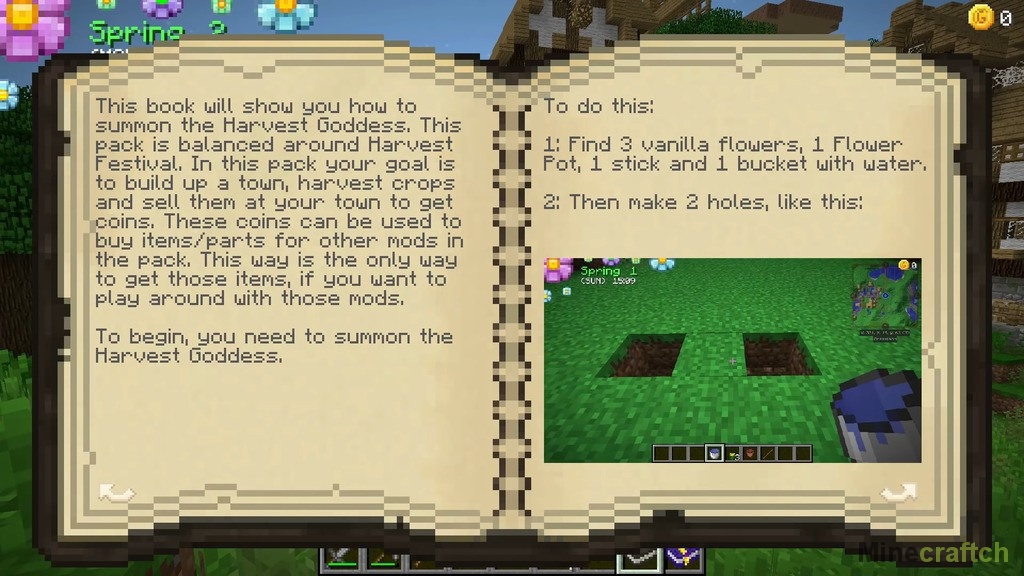This screenshot has height=576, width=1024.
Task: Click the two-holes example picture
Action: [732, 360]
